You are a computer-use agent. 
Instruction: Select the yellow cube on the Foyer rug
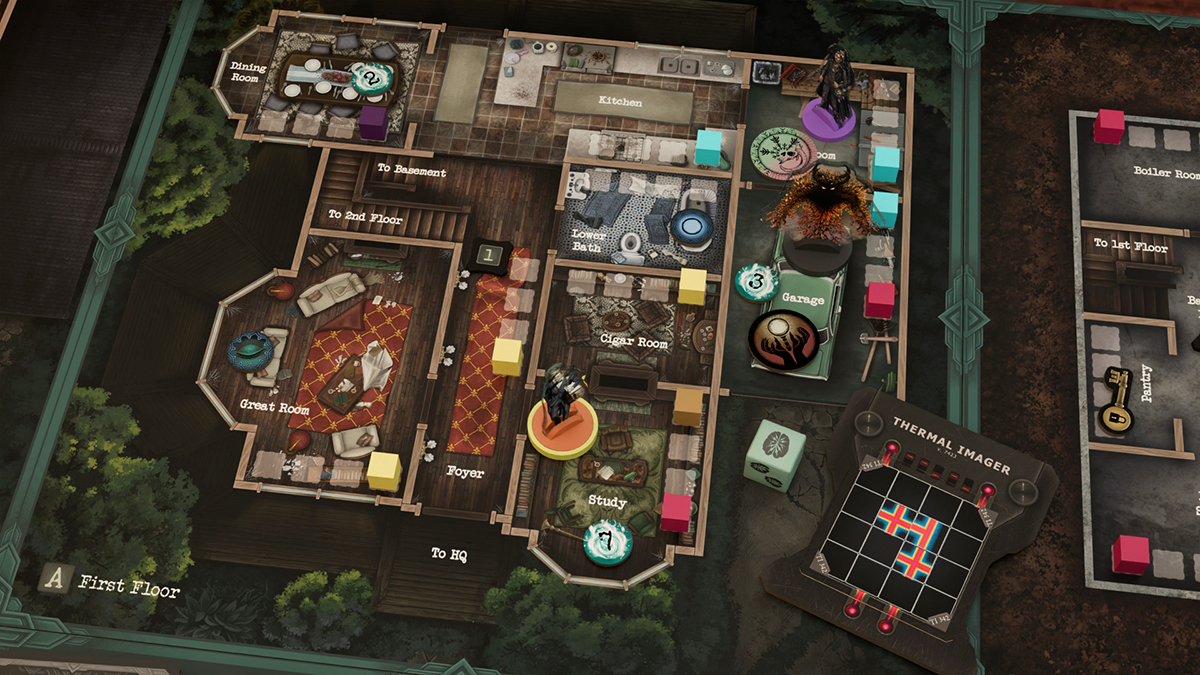508,356
